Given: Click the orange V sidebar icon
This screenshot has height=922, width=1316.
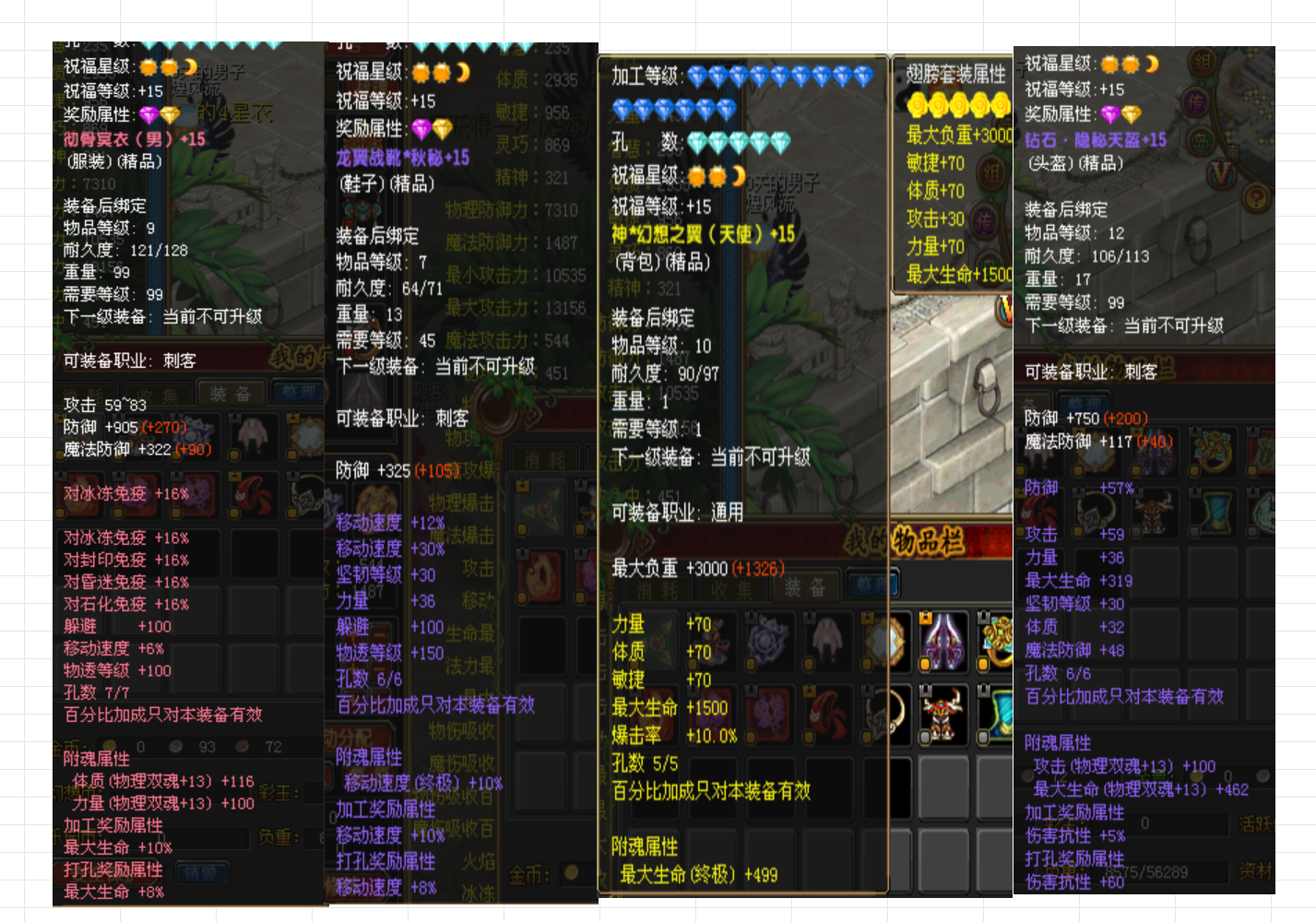Looking at the screenshot, I should (1222, 172).
